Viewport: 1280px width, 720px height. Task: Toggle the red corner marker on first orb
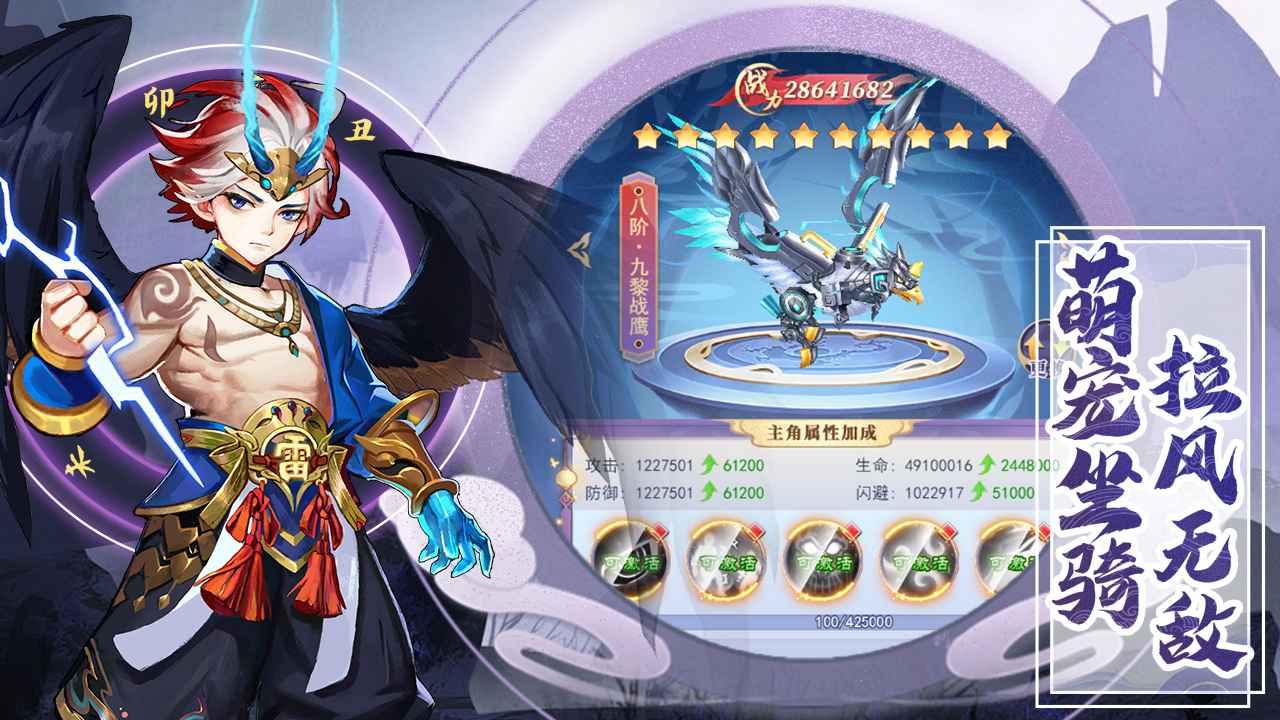tap(660, 529)
